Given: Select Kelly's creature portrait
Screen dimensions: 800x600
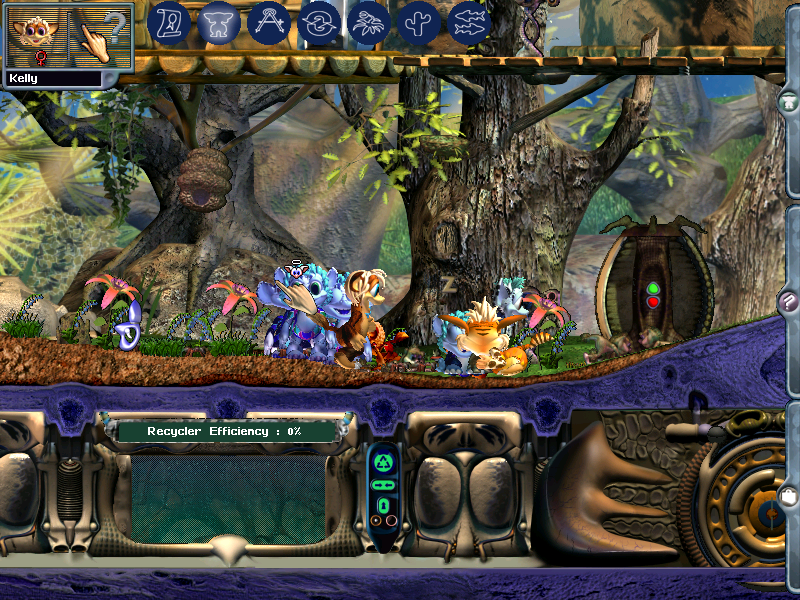Looking at the screenshot, I should [x=37, y=36].
